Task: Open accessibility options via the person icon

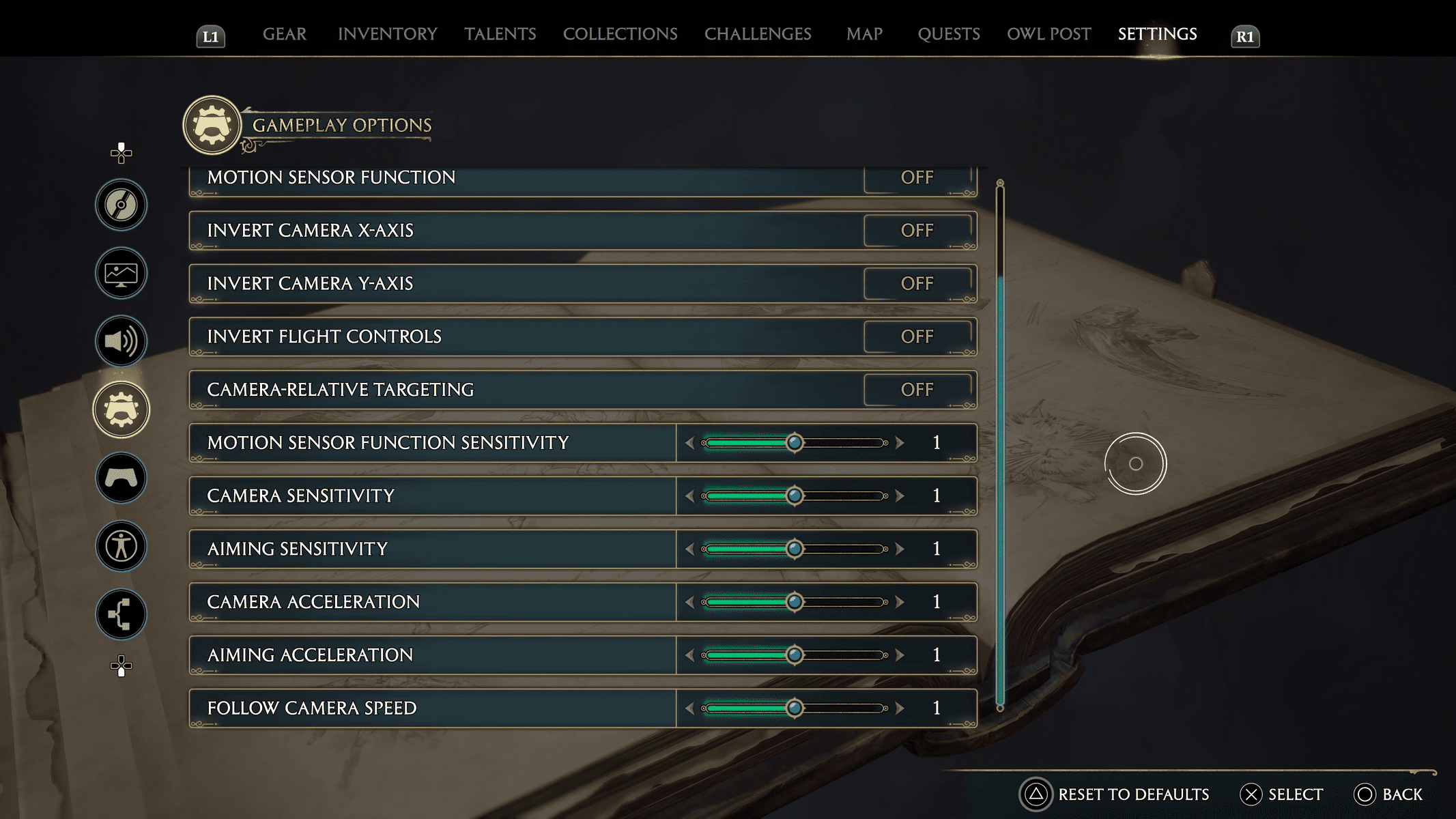Action: point(120,547)
